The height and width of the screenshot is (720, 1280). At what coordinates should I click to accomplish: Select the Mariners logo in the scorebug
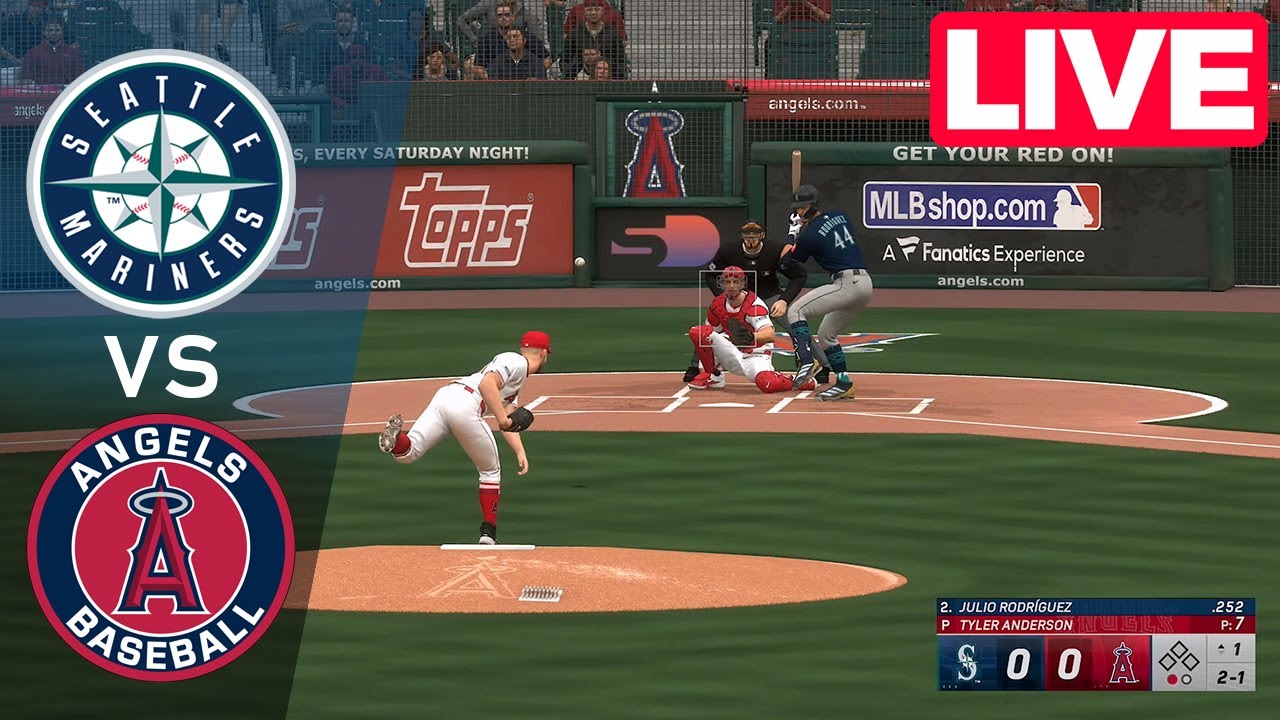(967, 662)
